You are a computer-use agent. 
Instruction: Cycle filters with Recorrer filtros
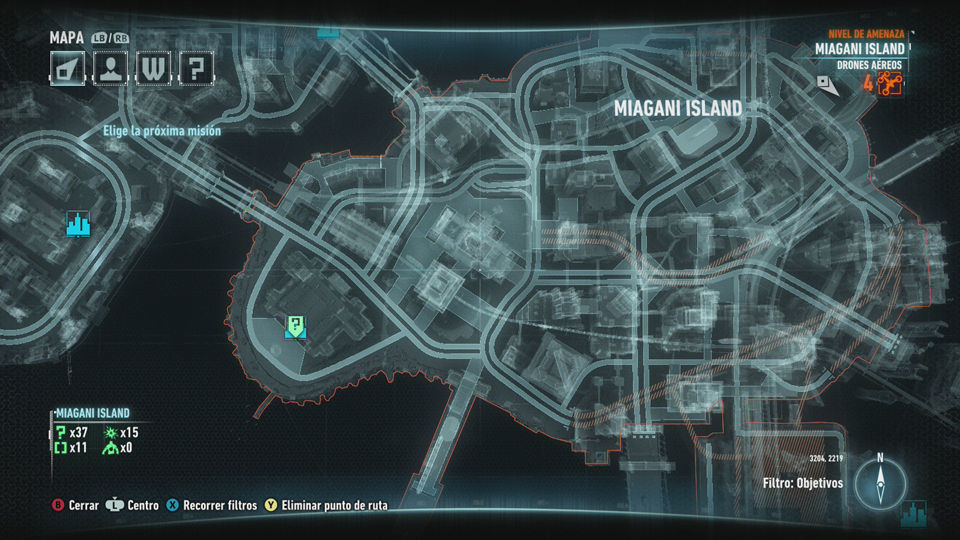pyautogui.click(x=211, y=506)
